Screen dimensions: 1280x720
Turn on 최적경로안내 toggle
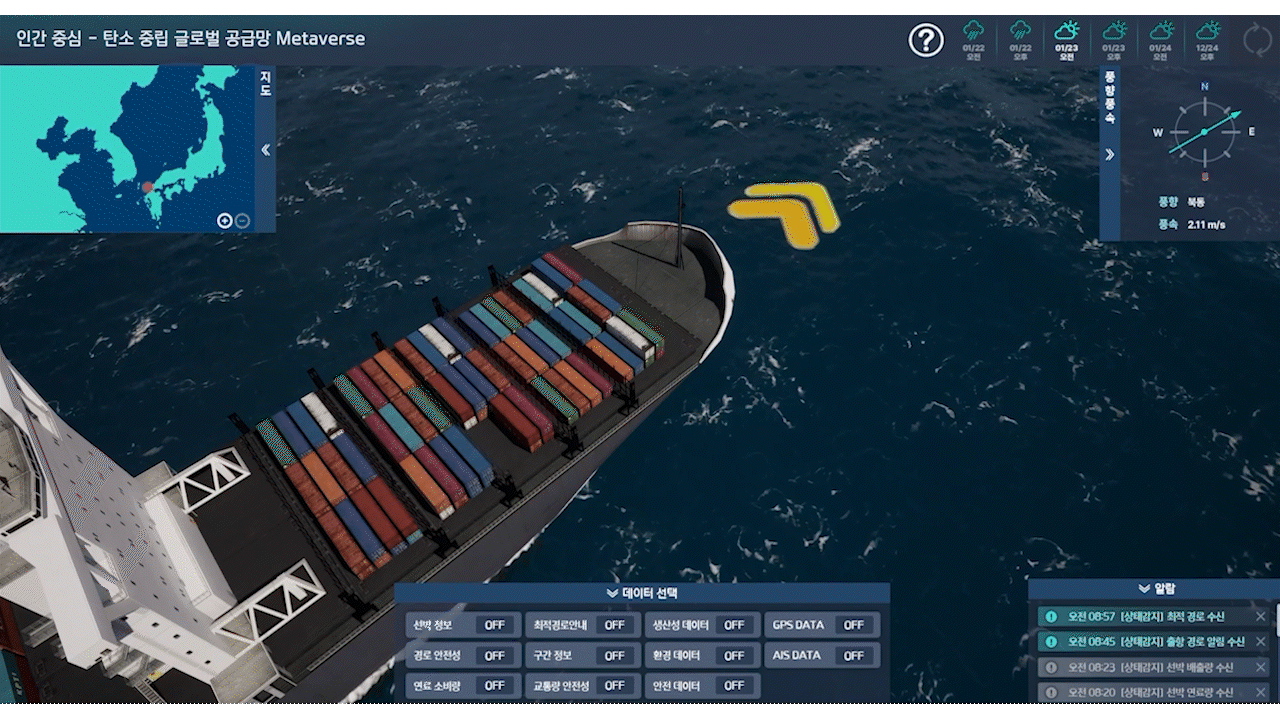pos(614,625)
